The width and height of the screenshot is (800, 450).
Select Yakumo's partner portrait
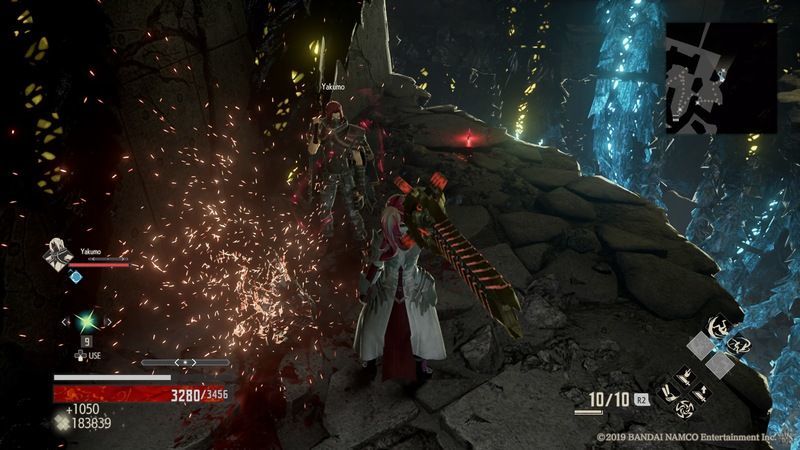[x=57, y=256]
